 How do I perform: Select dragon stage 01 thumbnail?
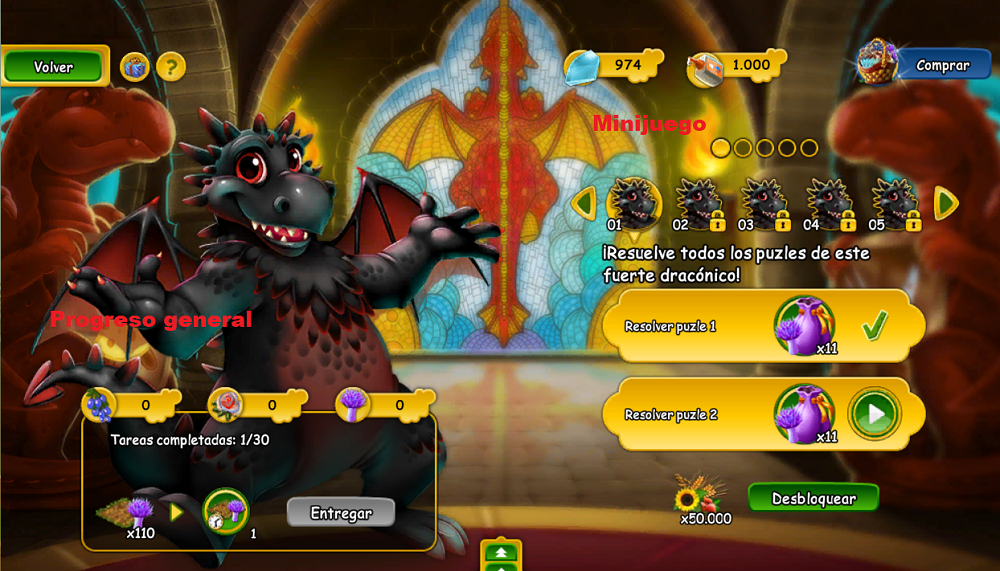click(x=634, y=203)
